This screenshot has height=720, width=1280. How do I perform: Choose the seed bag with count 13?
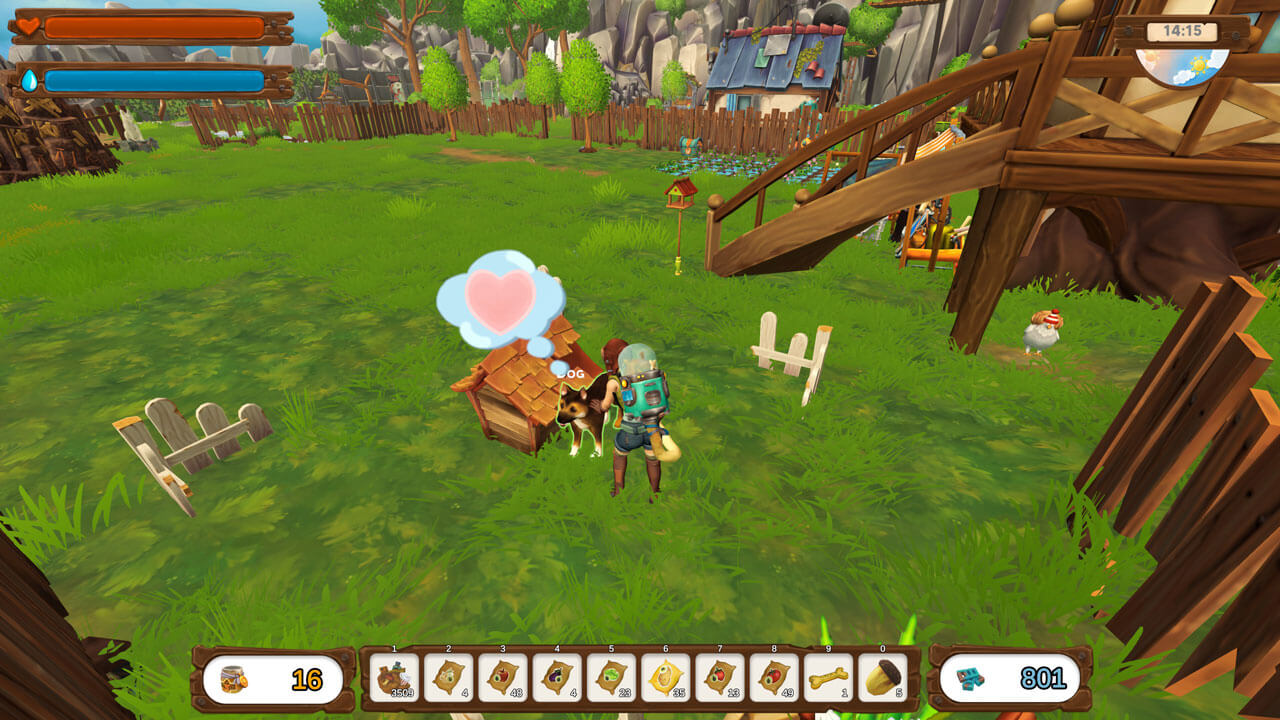click(719, 678)
